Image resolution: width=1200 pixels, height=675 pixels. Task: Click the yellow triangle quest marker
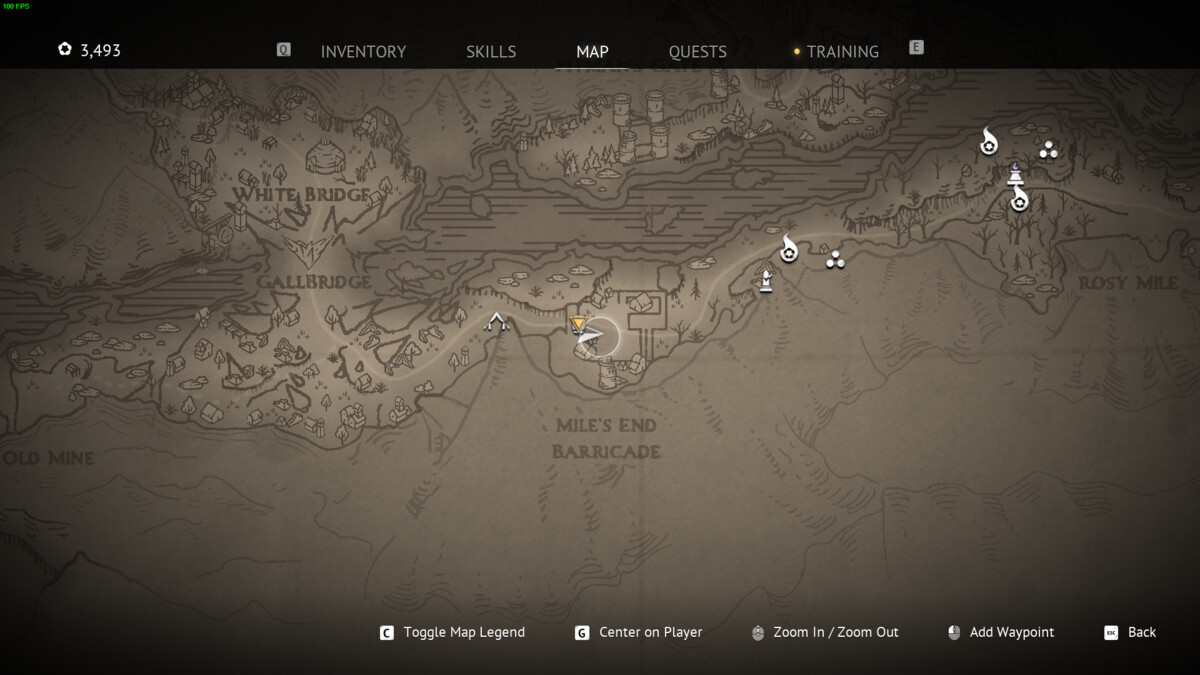pos(578,324)
